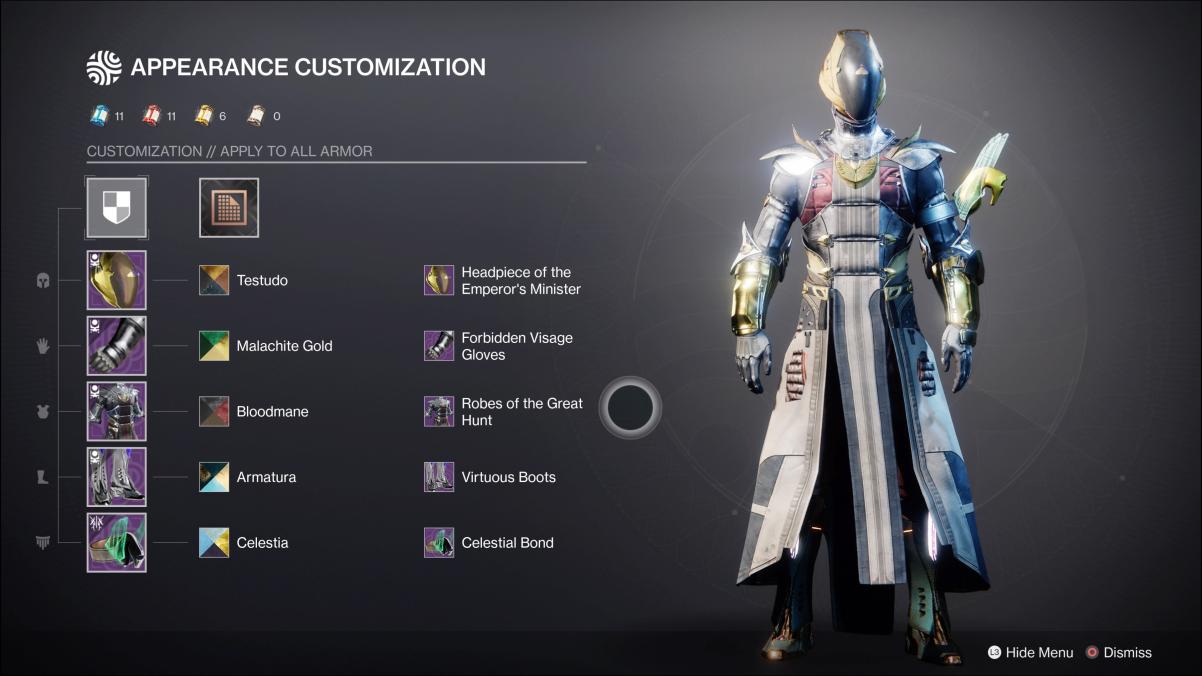Open the Bloodmane shader slot
1202x676 pixels.
point(214,411)
